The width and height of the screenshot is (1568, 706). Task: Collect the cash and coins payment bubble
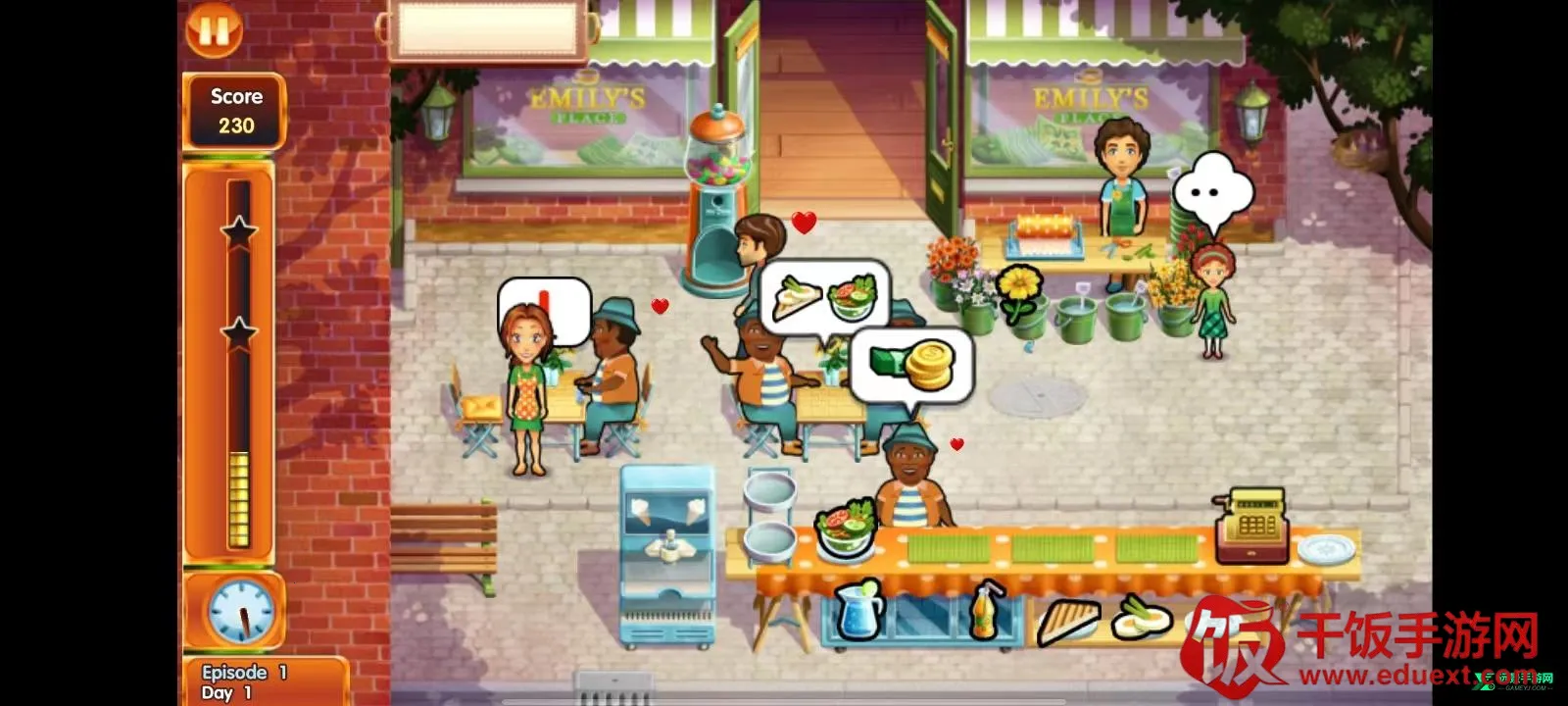point(911,367)
